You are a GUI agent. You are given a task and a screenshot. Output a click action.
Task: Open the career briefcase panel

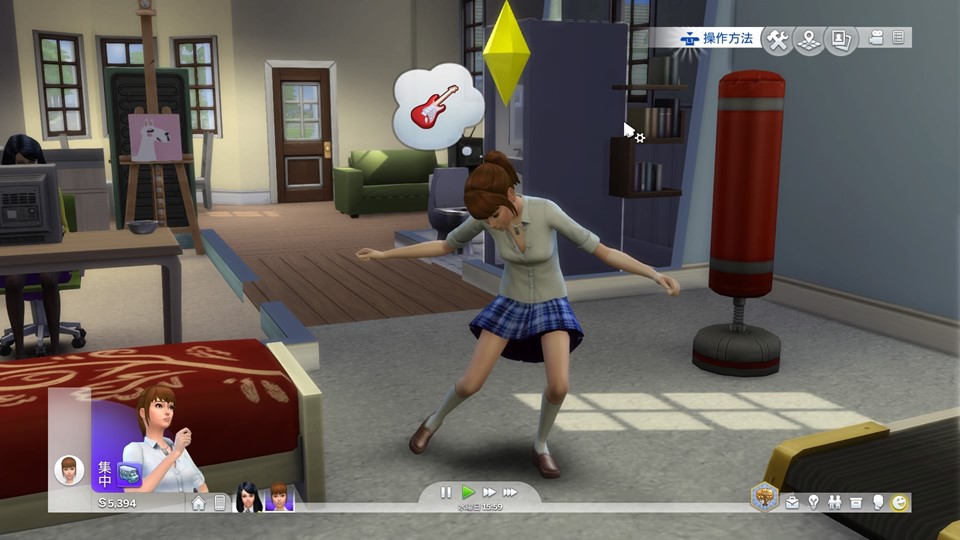click(792, 503)
